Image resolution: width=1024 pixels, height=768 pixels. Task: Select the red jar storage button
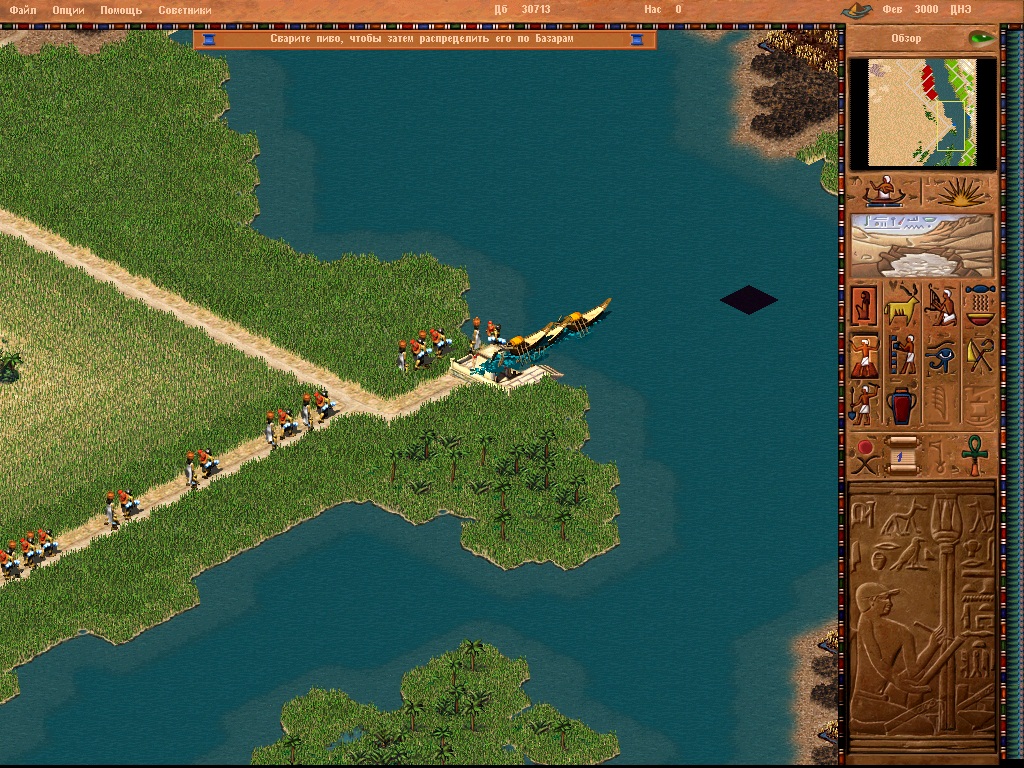pos(902,403)
